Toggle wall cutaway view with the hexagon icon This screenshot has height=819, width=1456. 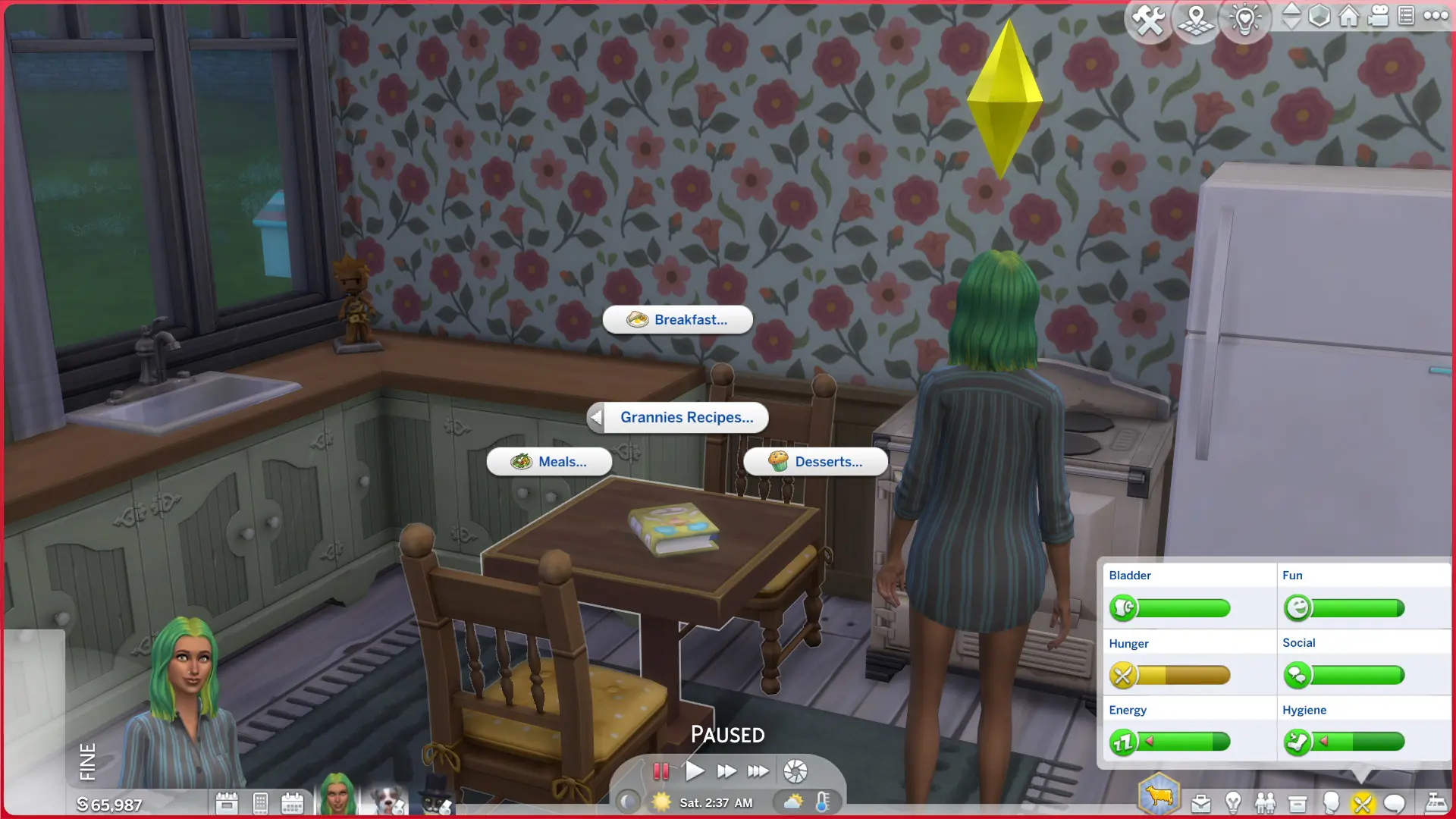pos(1319,15)
